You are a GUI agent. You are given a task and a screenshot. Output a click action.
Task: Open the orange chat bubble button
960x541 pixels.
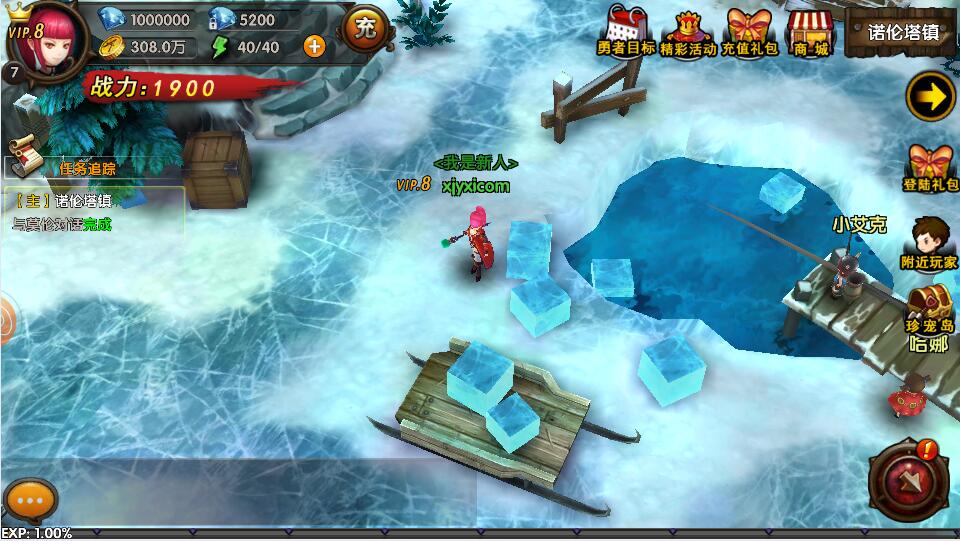click(30, 499)
